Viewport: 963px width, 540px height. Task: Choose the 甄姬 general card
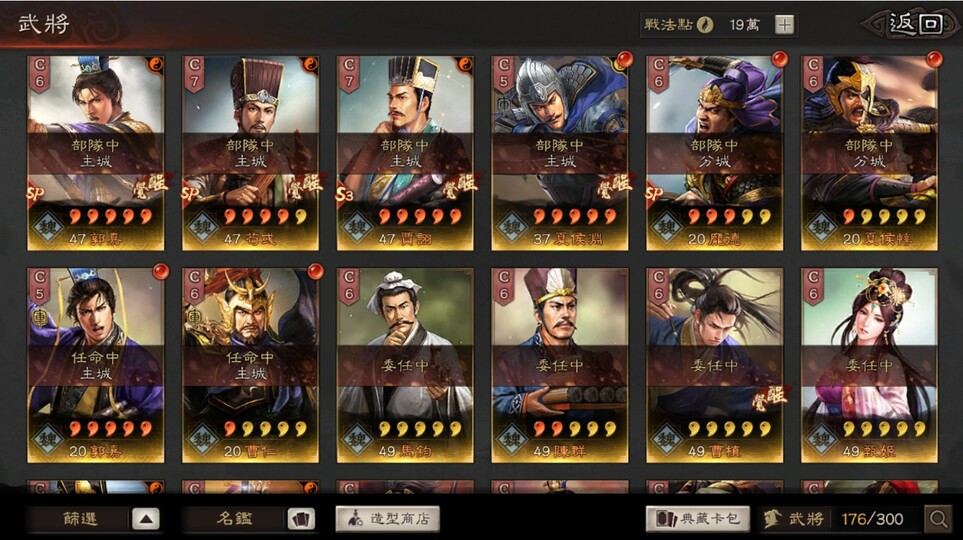coord(869,365)
